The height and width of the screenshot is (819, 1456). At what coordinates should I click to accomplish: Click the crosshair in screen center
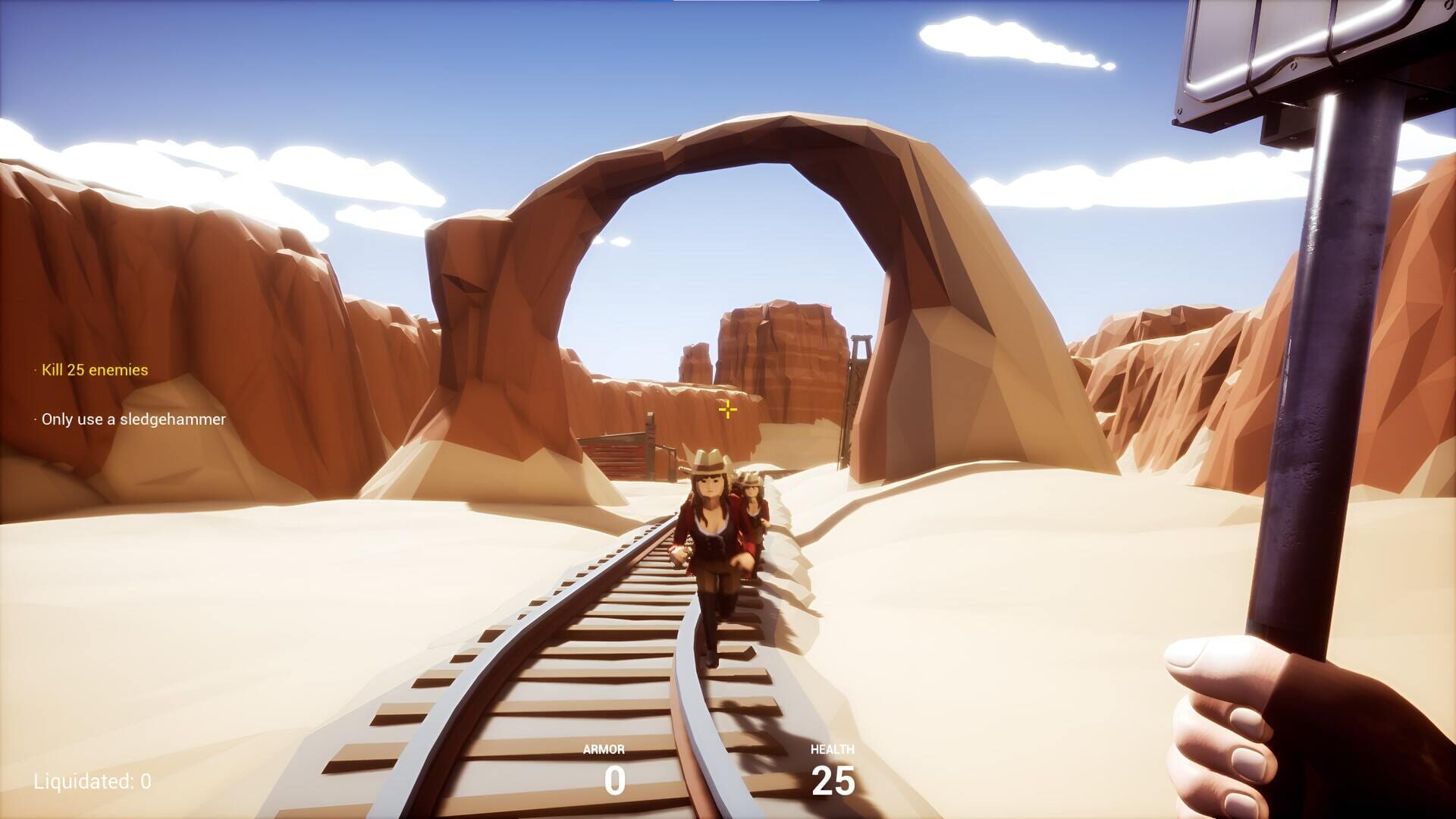[727, 409]
